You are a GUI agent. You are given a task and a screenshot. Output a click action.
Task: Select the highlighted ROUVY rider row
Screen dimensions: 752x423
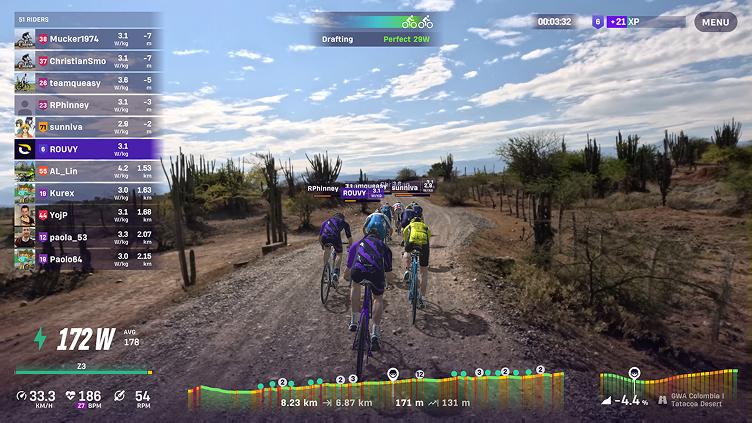pyautogui.click(x=88, y=149)
